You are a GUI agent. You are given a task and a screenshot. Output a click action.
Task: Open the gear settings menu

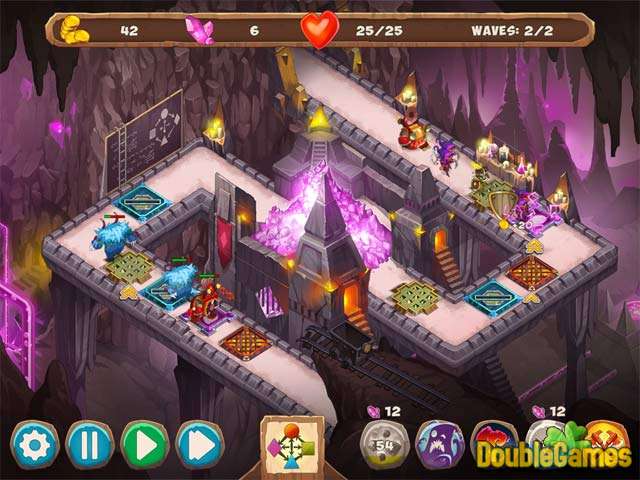coord(35,444)
